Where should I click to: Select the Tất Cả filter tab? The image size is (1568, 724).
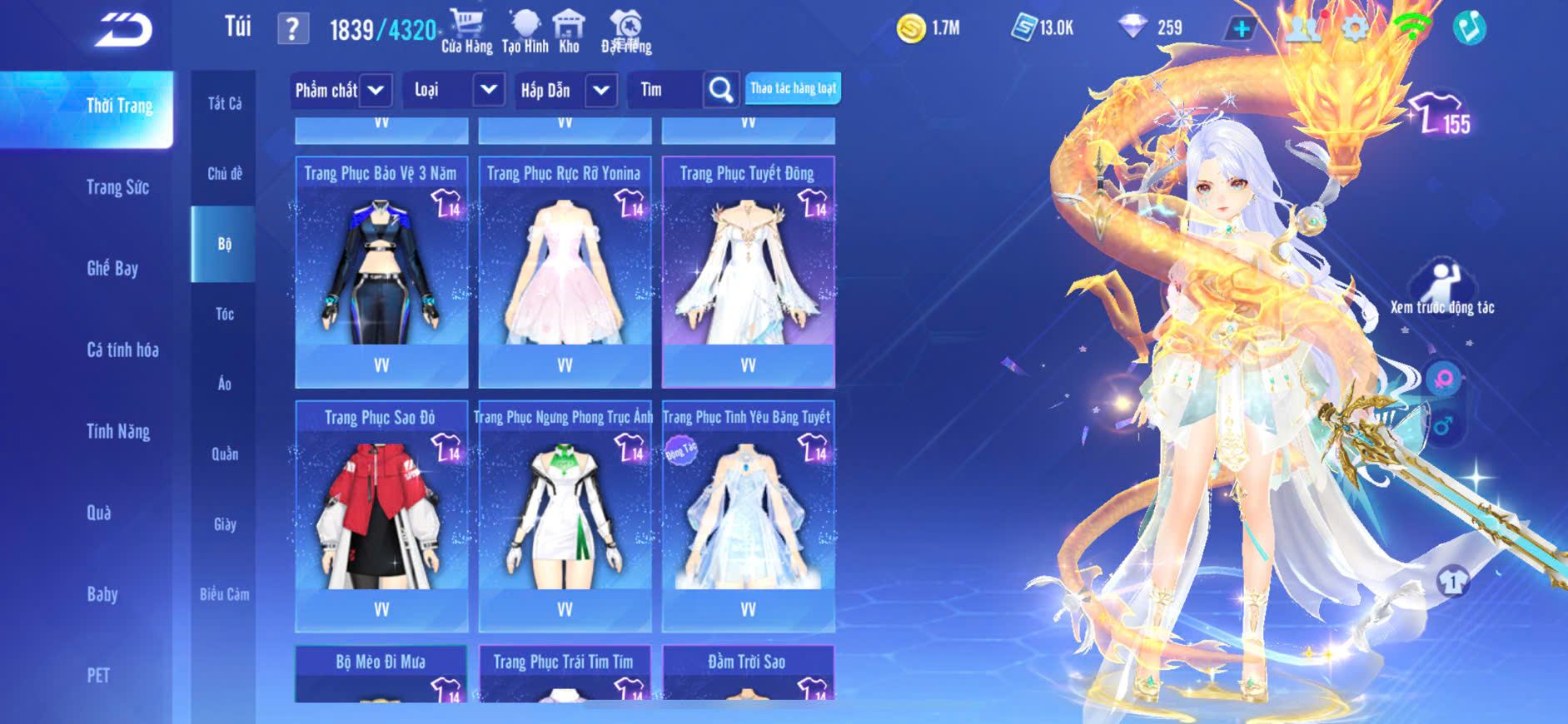224,103
